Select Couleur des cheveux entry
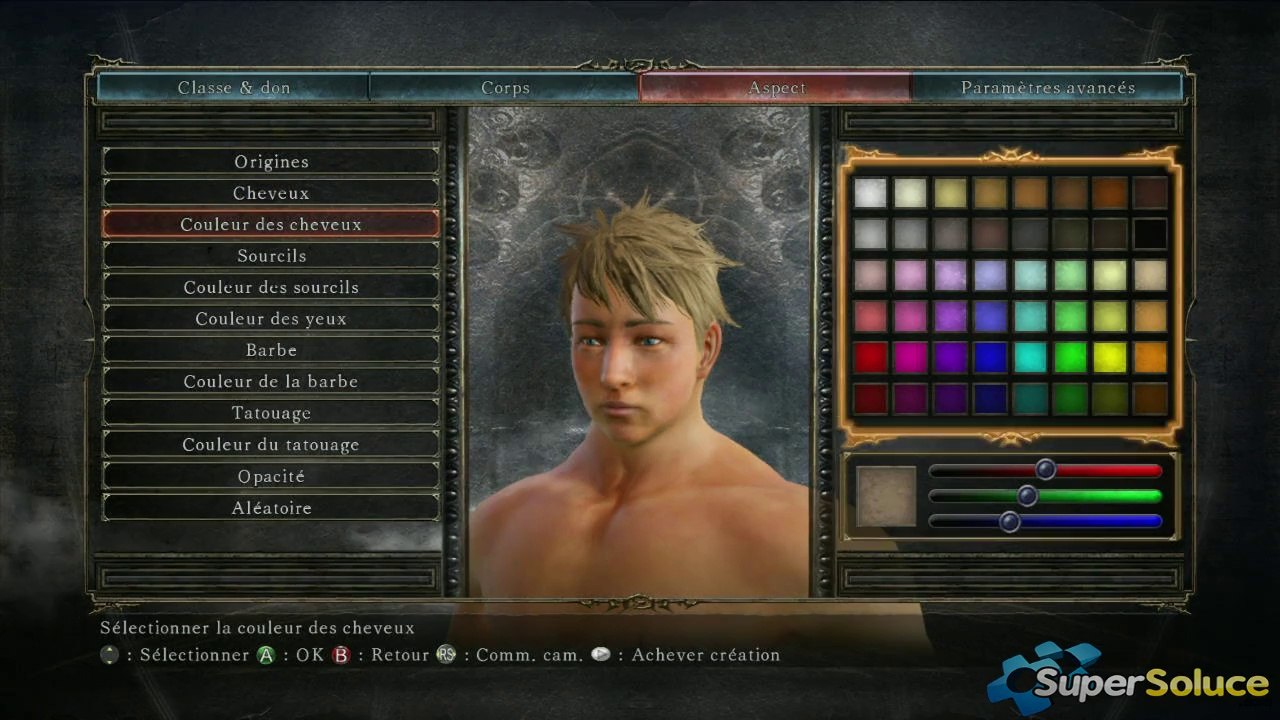1280x720 pixels. tap(271, 225)
